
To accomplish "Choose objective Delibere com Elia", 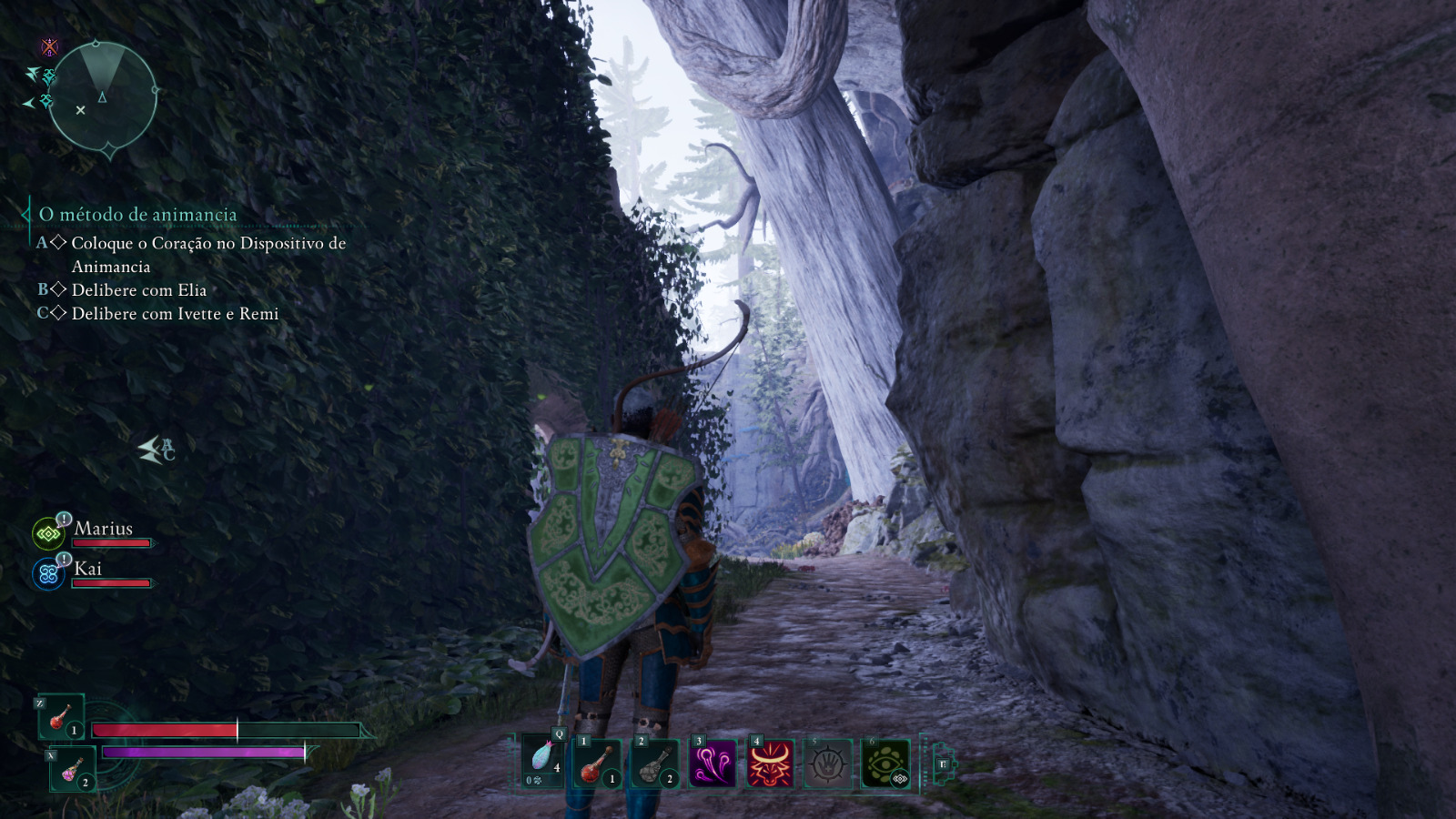I will click(x=139, y=290).
